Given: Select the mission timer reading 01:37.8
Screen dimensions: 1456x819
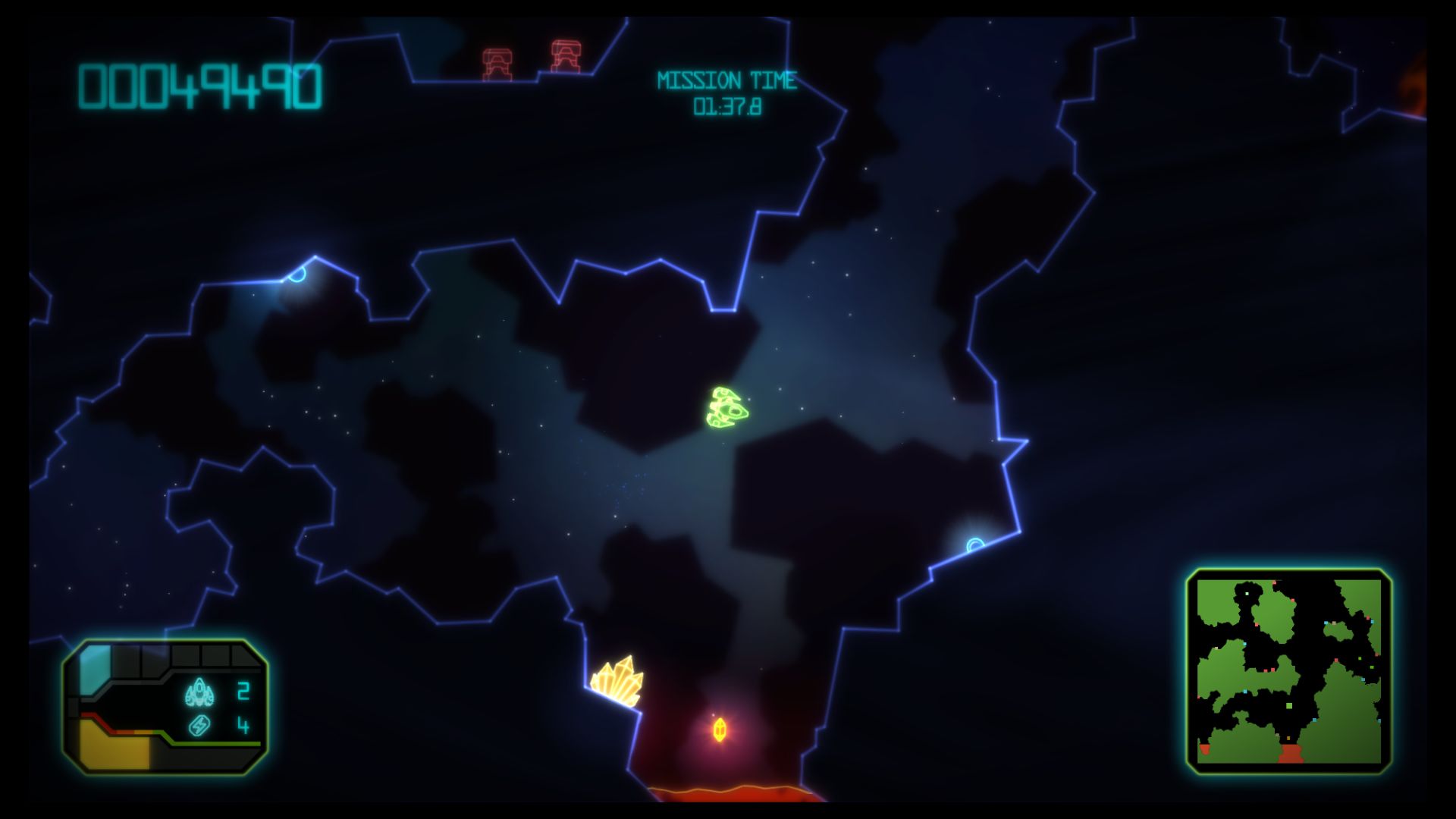Looking at the screenshot, I should click(x=727, y=106).
